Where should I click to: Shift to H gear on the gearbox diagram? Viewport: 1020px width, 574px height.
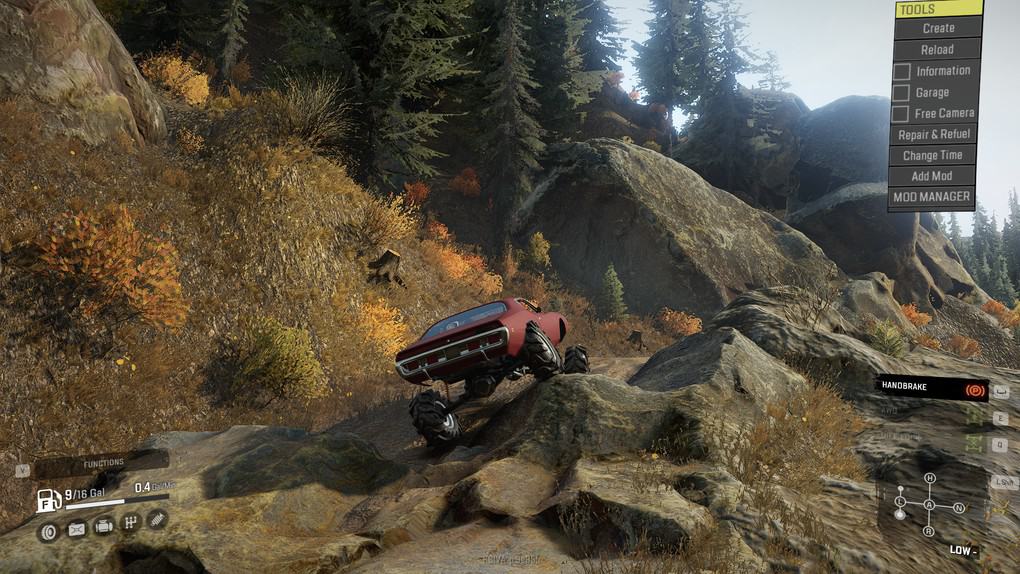[x=929, y=479]
